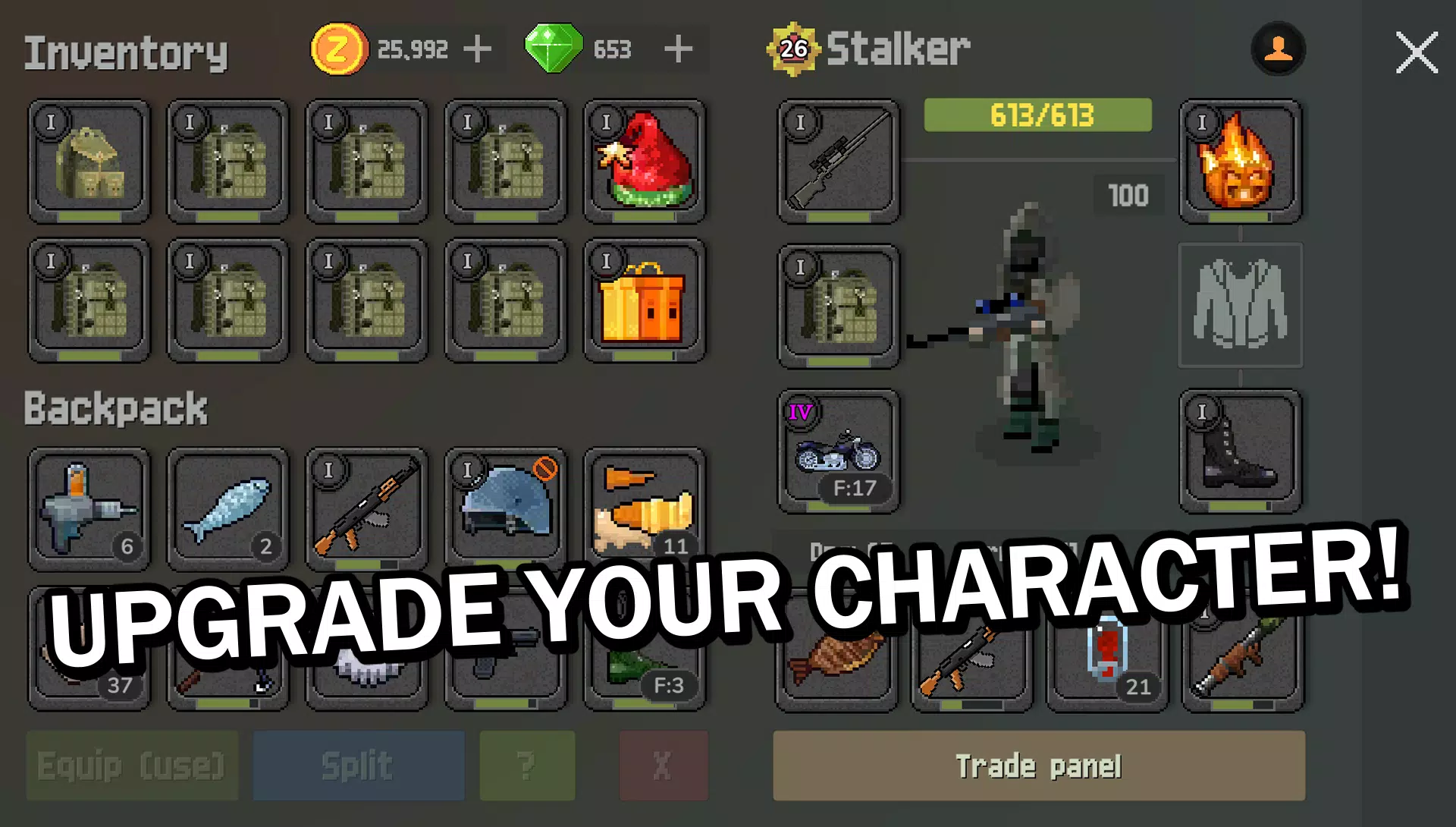The width and height of the screenshot is (1456, 827).
Task: Buy more gems via the plus beside 653
Action: [678, 49]
